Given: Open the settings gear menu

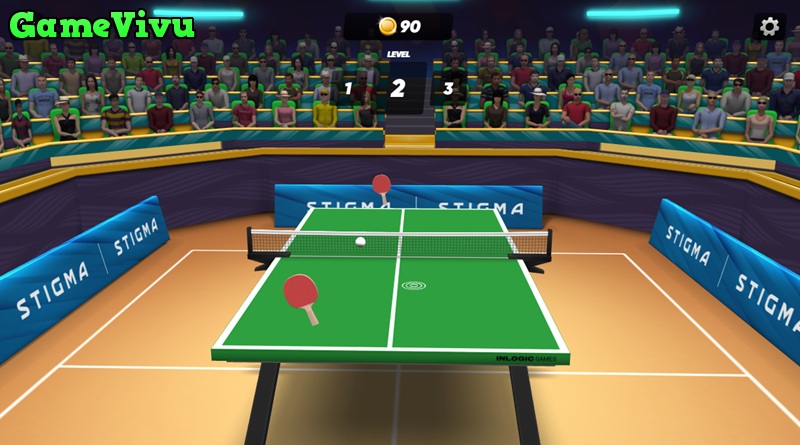Looking at the screenshot, I should click(769, 27).
